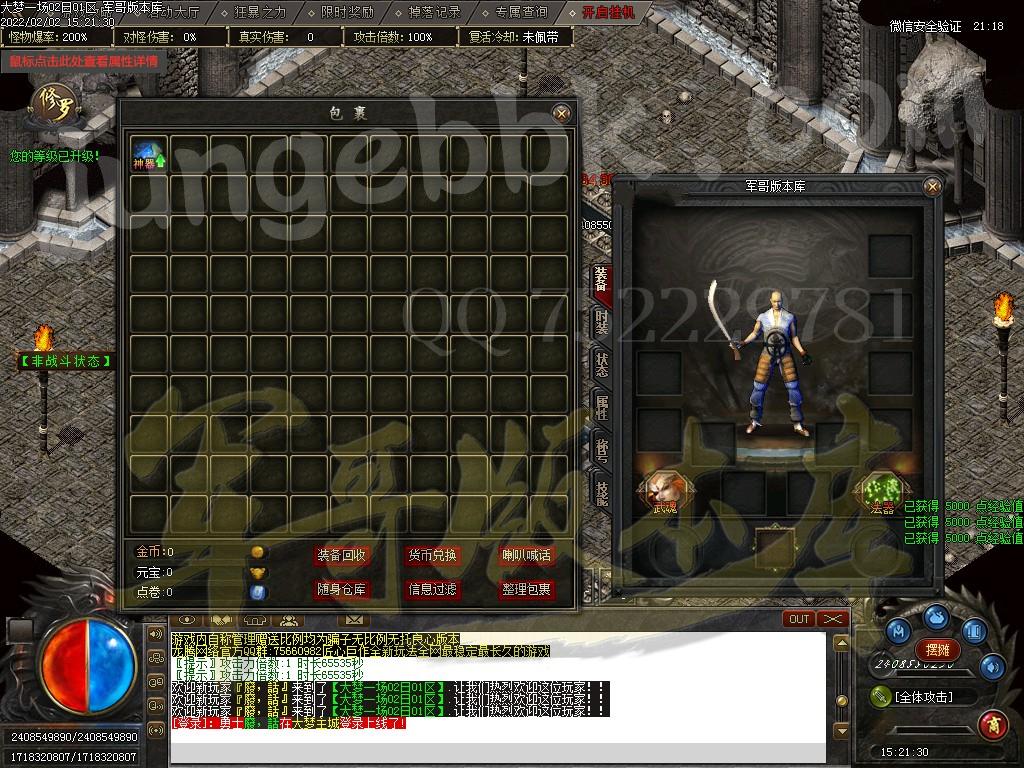Open 装备回收 equipment recycling
The image size is (1024, 768).
pyautogui.click(x=342, y=556)
